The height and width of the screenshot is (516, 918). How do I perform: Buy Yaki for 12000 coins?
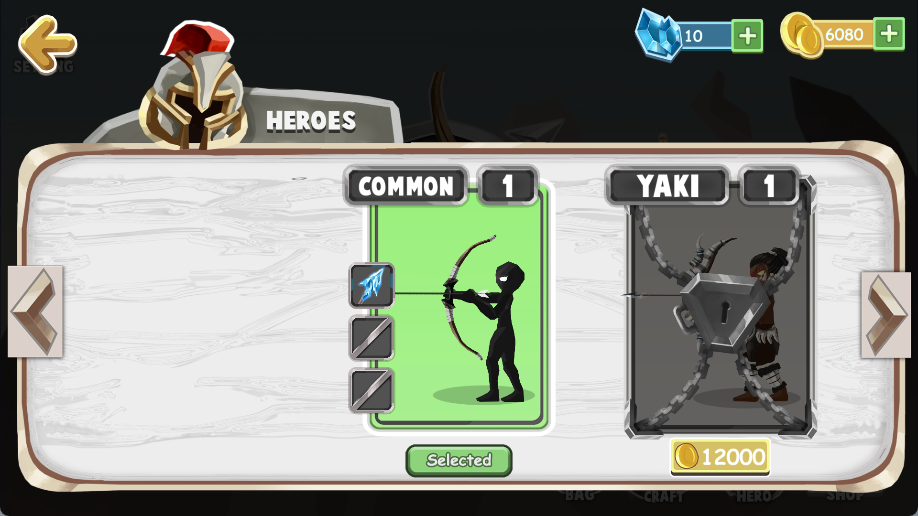point(720,457)
